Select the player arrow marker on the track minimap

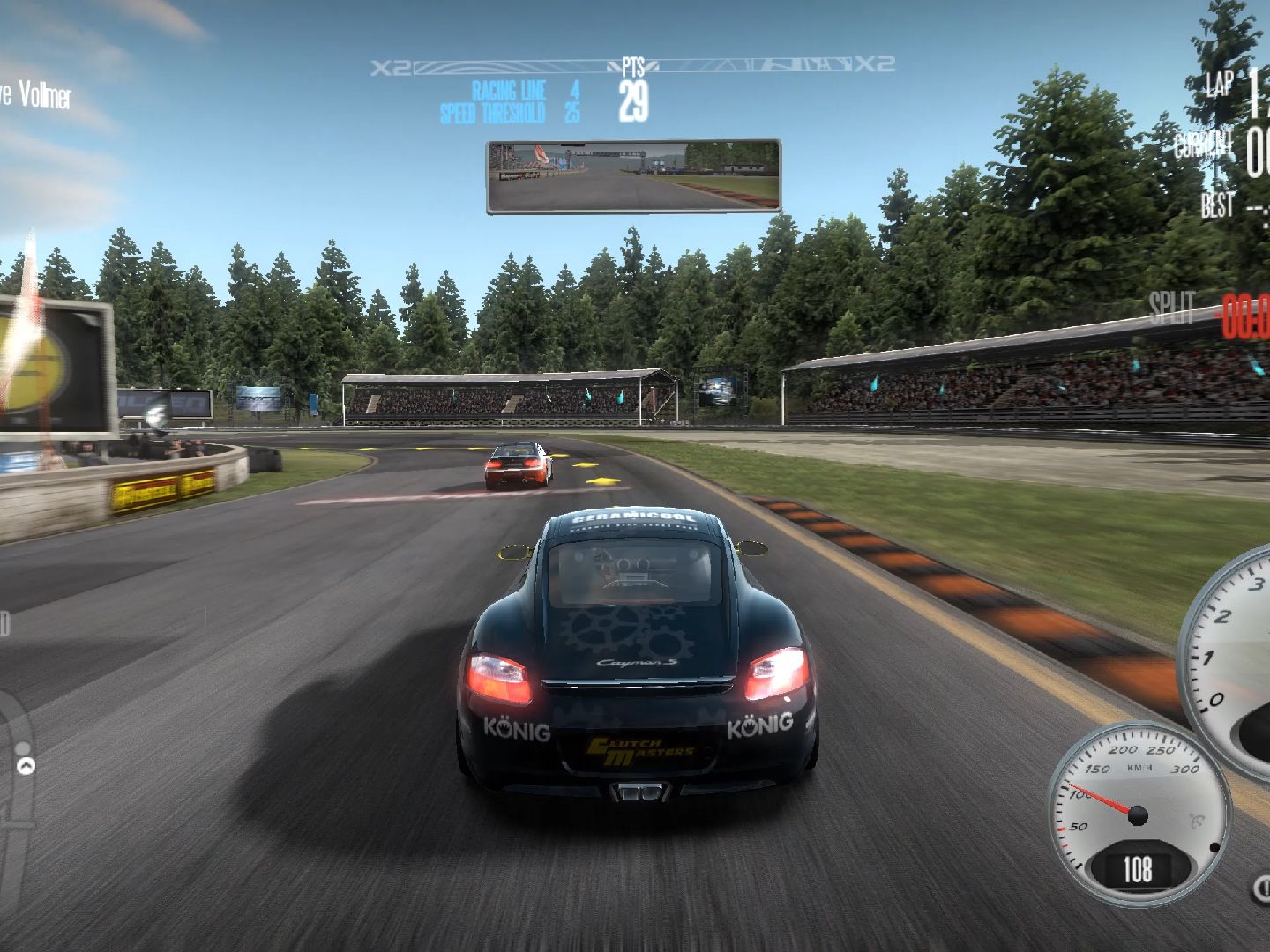click(x=26, y=765)
